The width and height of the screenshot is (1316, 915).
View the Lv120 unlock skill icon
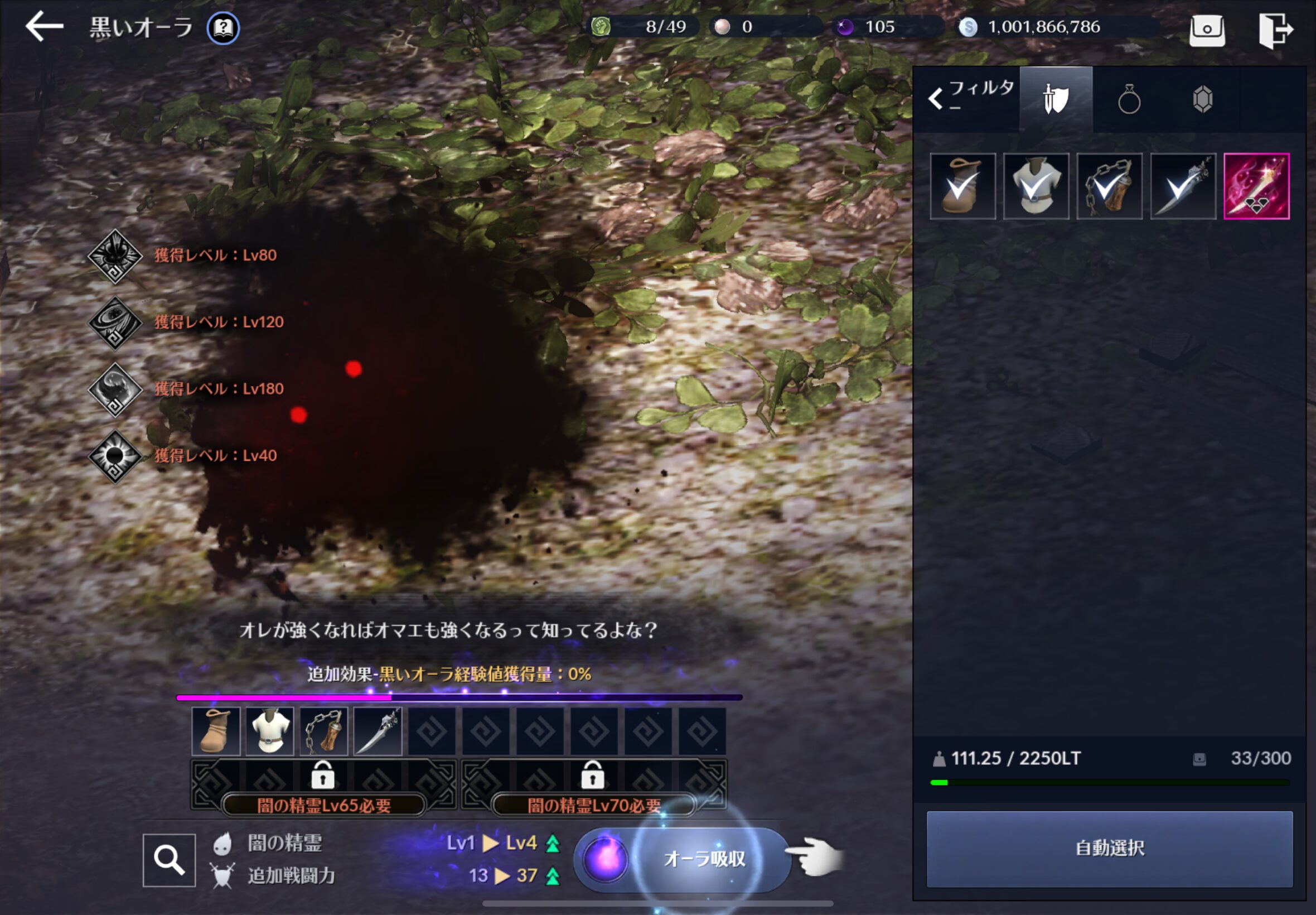[115, 323]
